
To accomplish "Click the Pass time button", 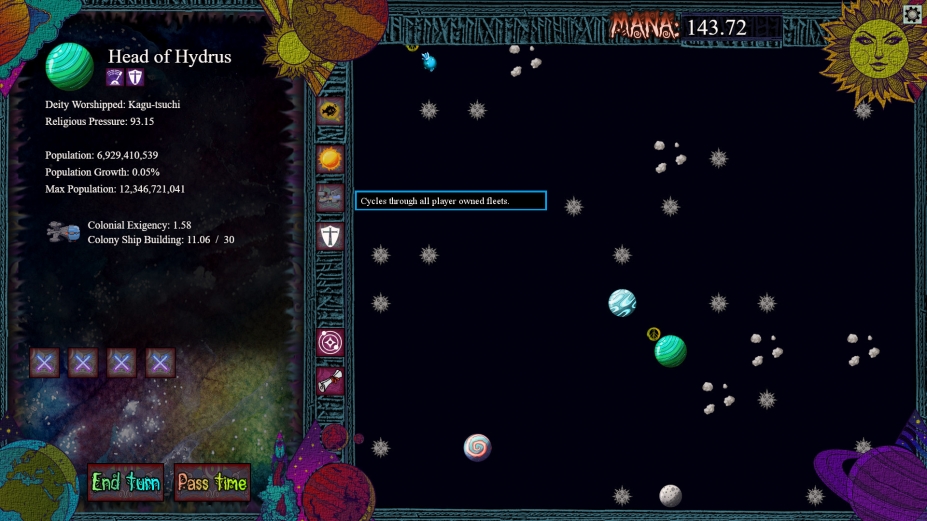I will click(211, 482).
